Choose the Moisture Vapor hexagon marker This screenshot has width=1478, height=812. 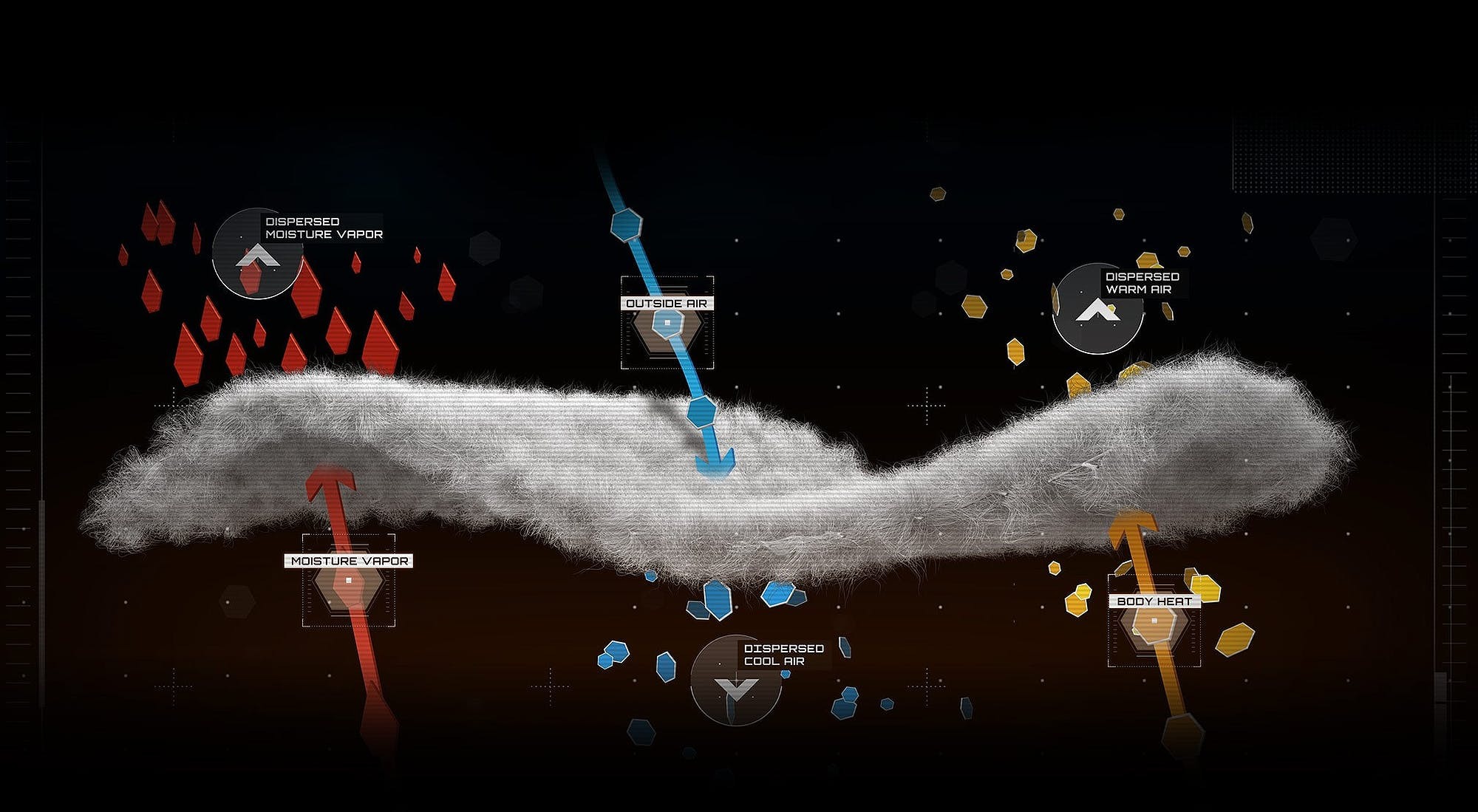point(348,580)
